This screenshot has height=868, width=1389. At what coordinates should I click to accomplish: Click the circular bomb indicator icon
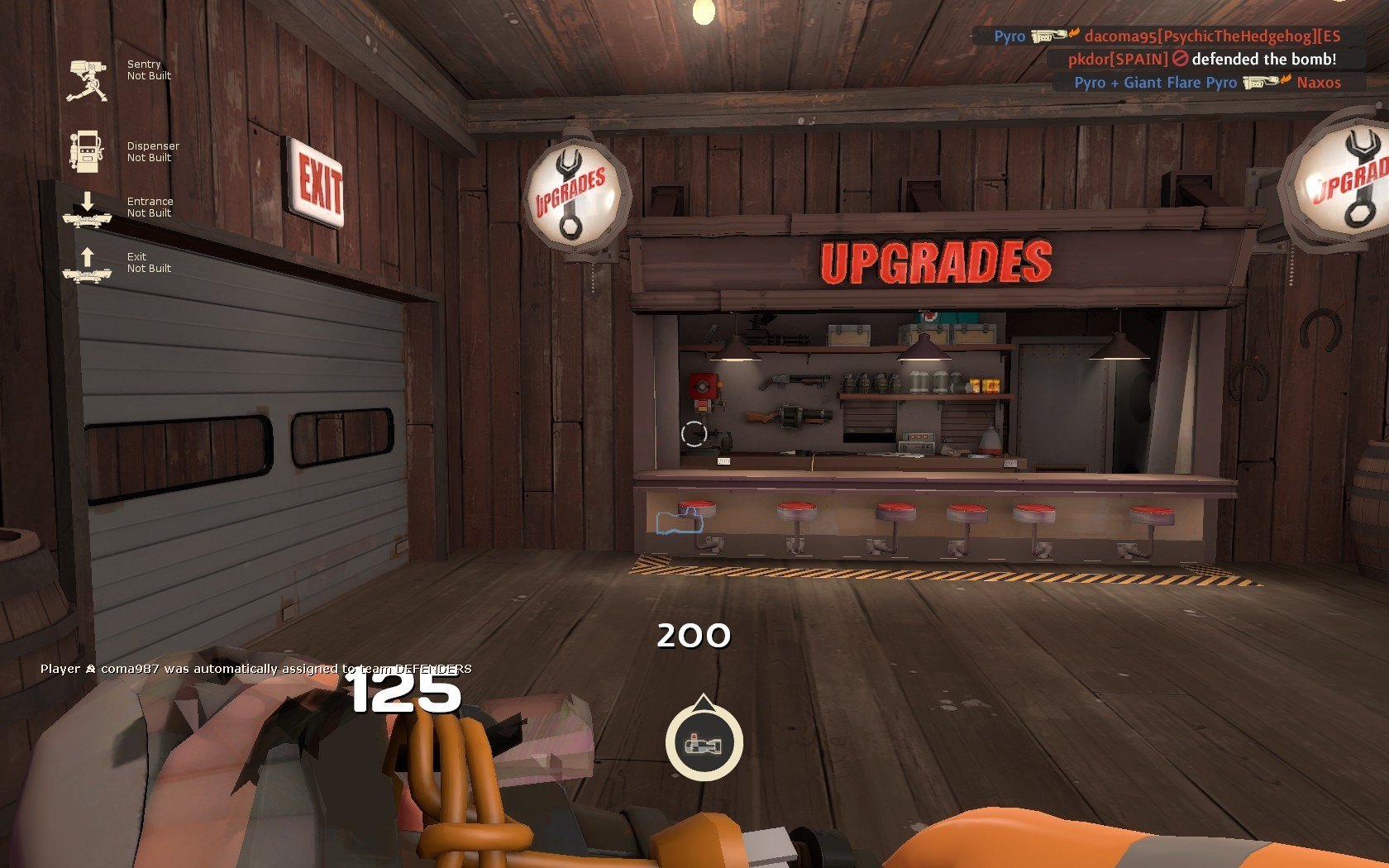(x=704, y=743)
